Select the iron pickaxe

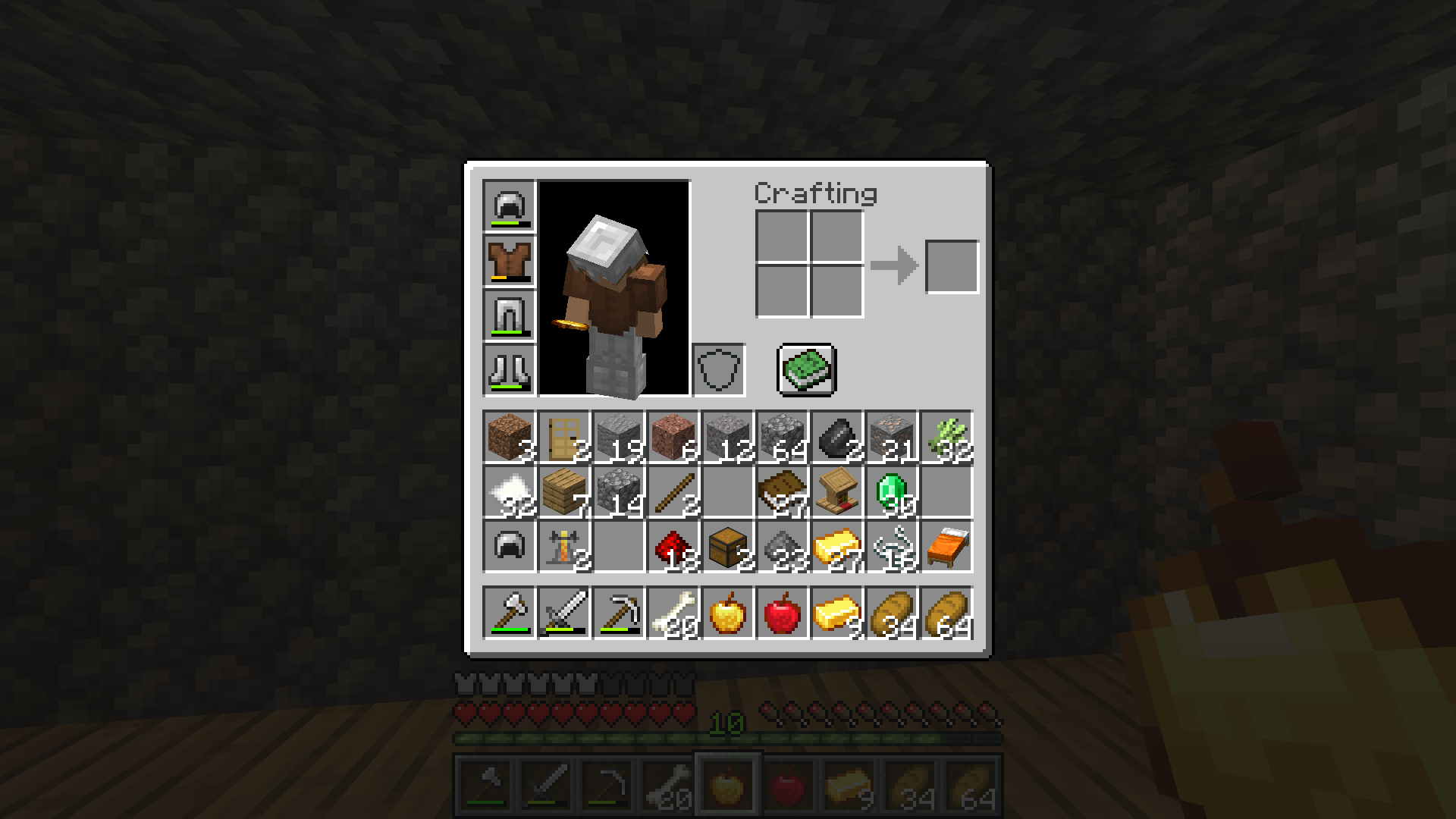pyautogui.click(x=618, y=612)
